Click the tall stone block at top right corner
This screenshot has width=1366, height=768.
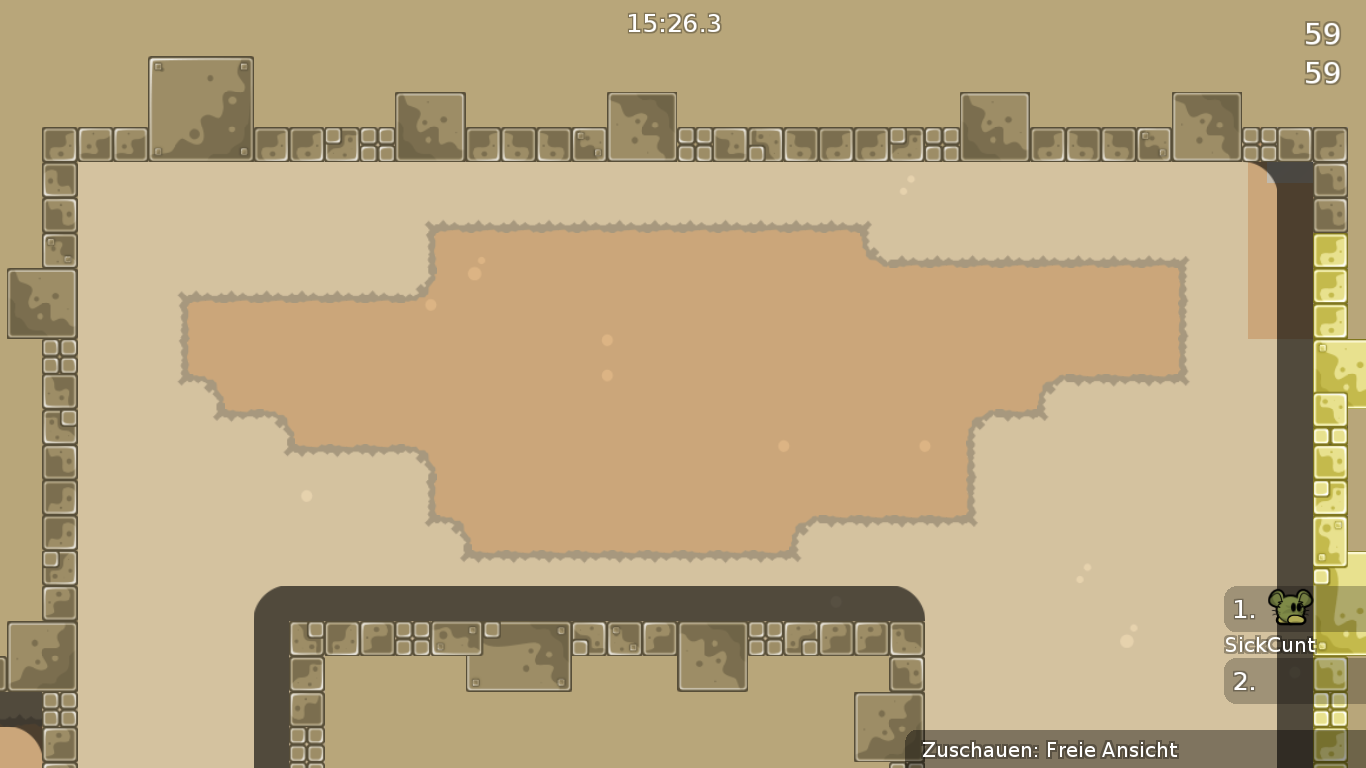coord(1206,125)
